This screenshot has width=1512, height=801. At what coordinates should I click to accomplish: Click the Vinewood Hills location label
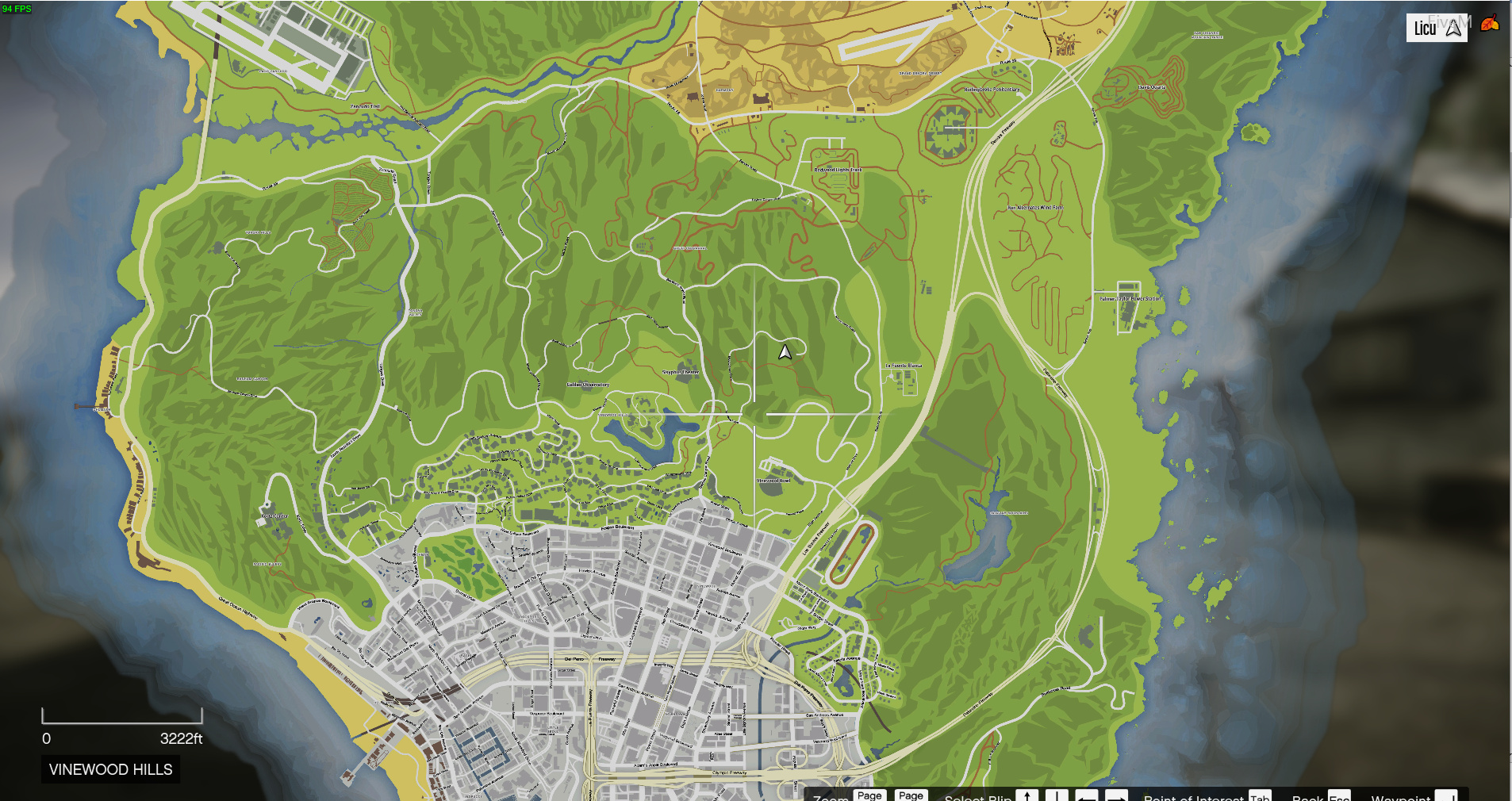click(110, 769)
